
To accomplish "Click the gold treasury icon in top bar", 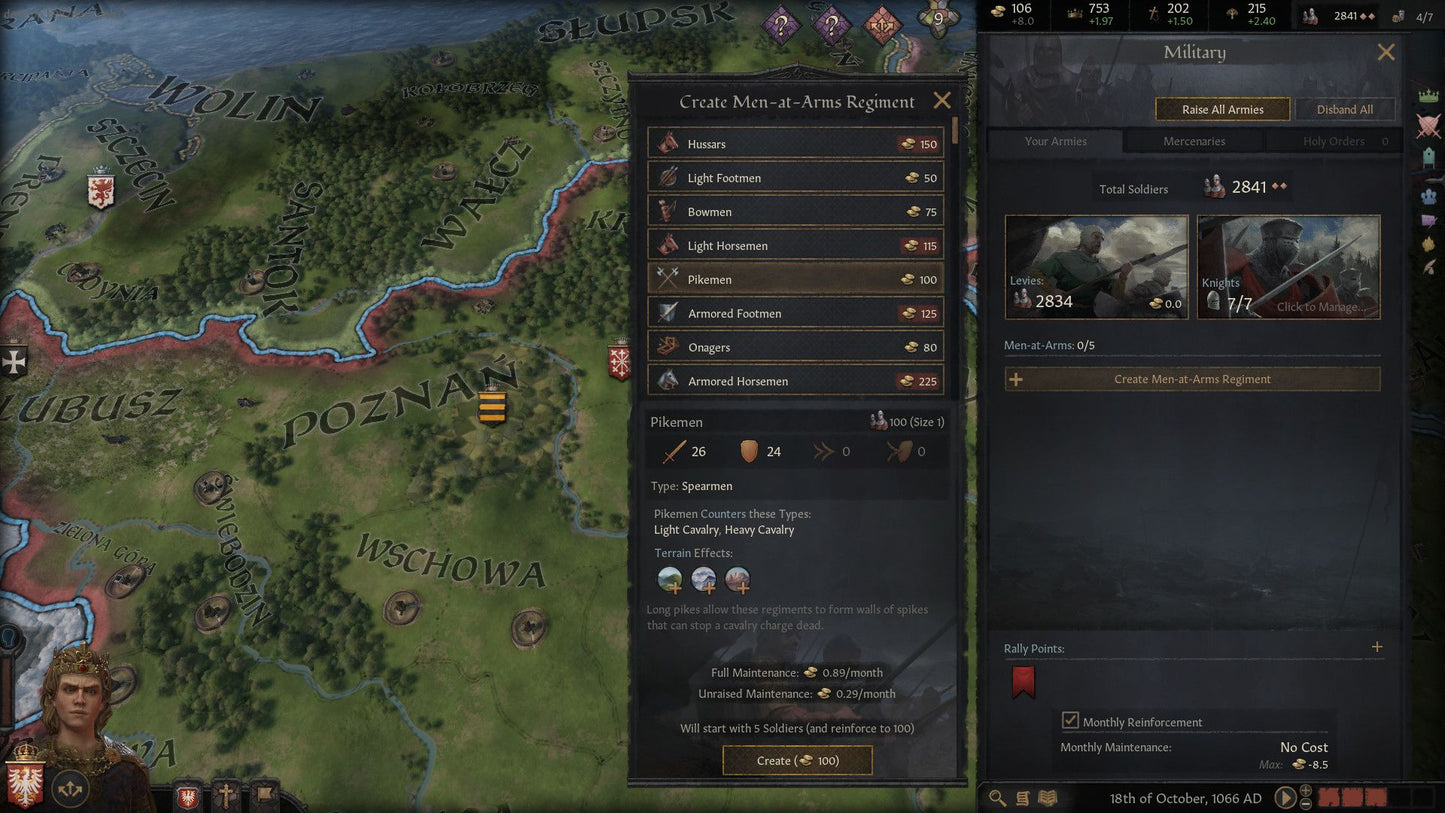I will 998,12.
